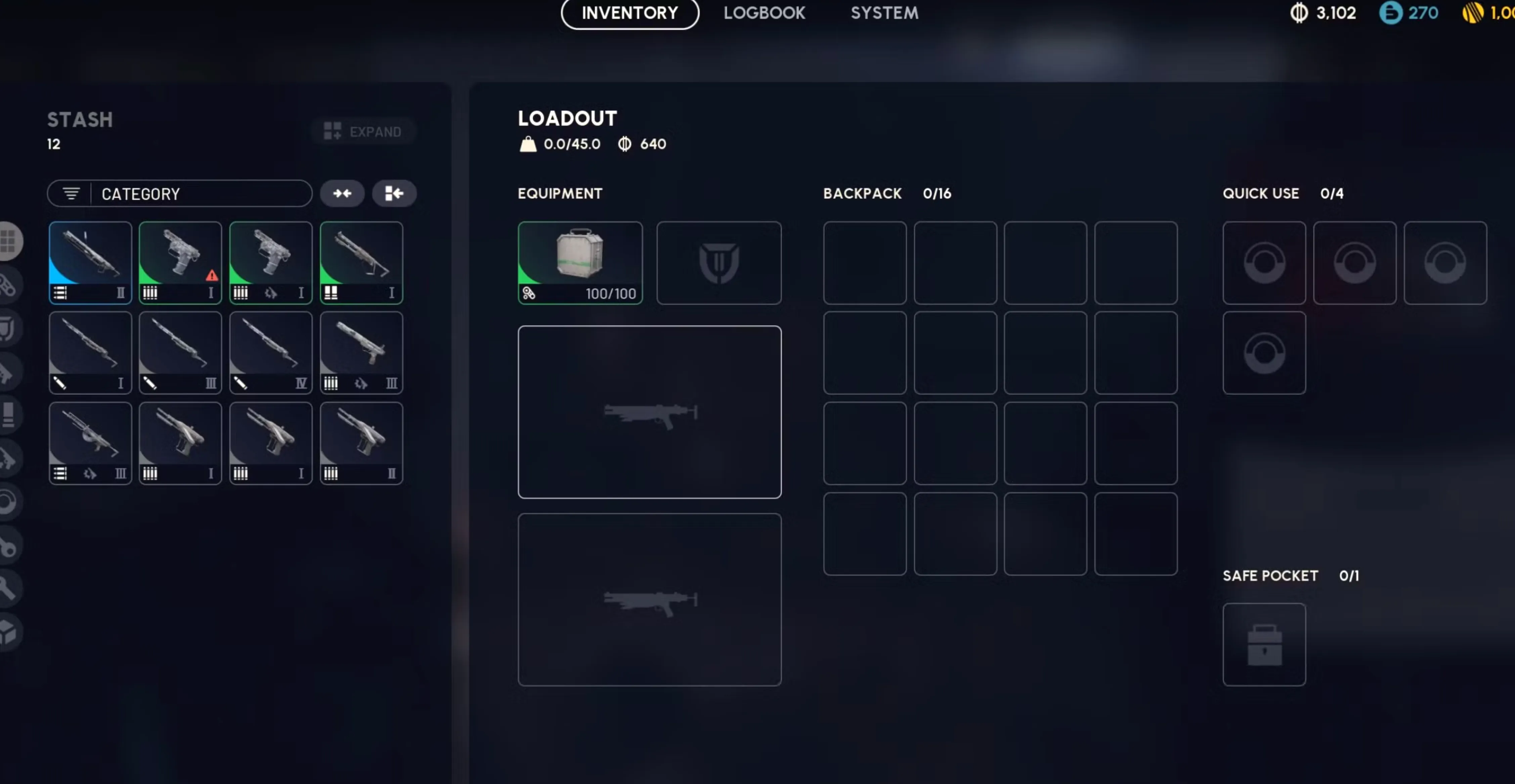Switch to the LOGBOOK tab

click(x=765, y=13)
